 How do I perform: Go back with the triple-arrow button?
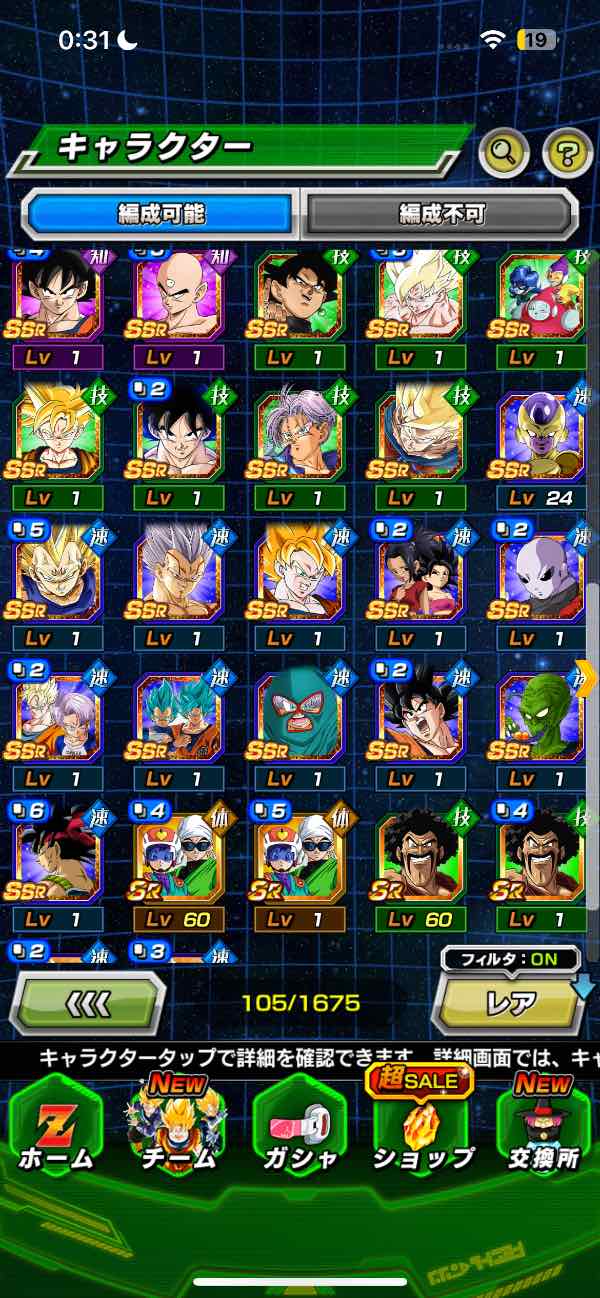(x=87, y=1002)
